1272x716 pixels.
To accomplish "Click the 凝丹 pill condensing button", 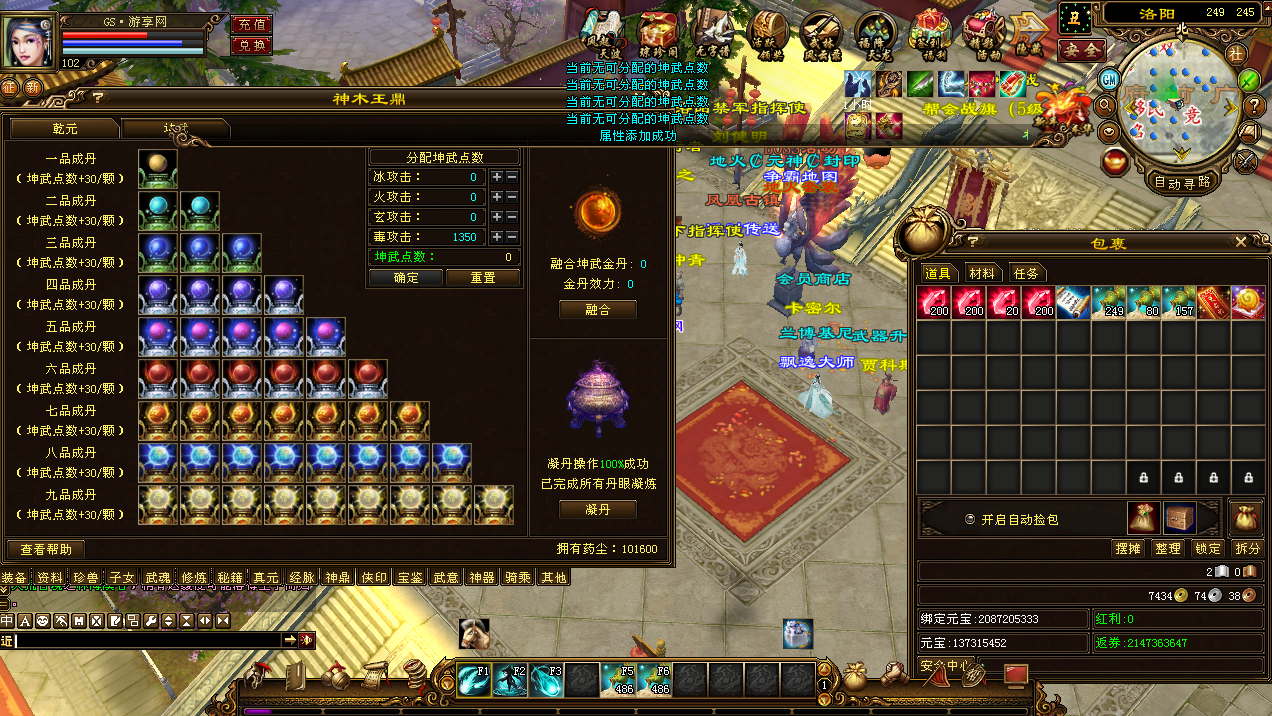I will 597,510.
